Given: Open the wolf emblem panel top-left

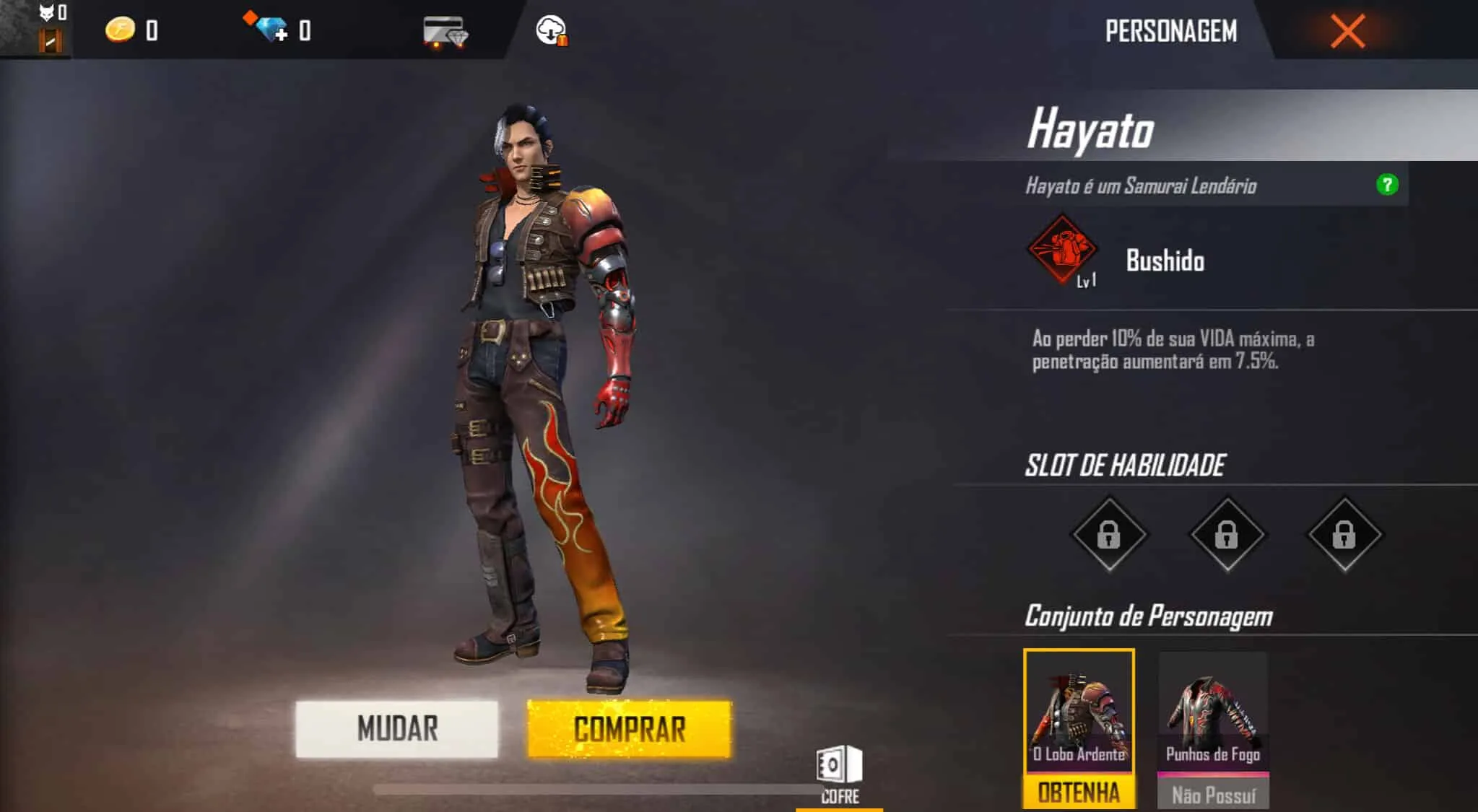Looking at the screenshot, I should click(x=46, y=13).
